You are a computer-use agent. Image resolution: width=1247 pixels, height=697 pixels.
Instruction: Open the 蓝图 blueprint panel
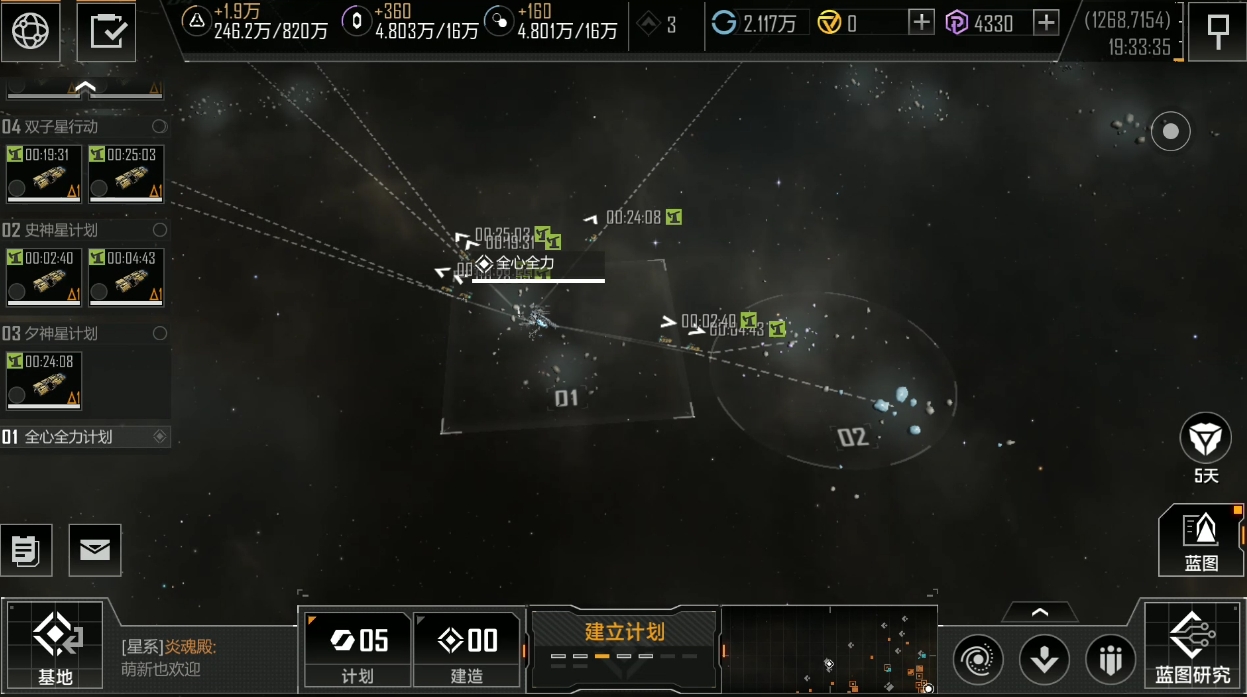point(1201,540)
